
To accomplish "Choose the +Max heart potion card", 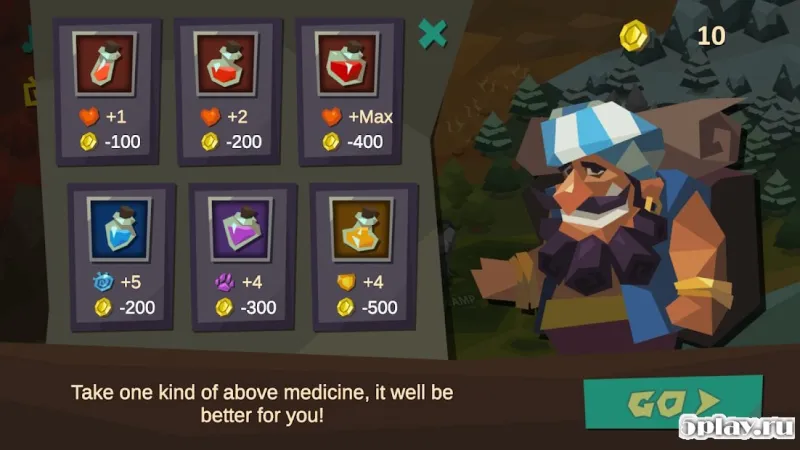I will 351,90.
